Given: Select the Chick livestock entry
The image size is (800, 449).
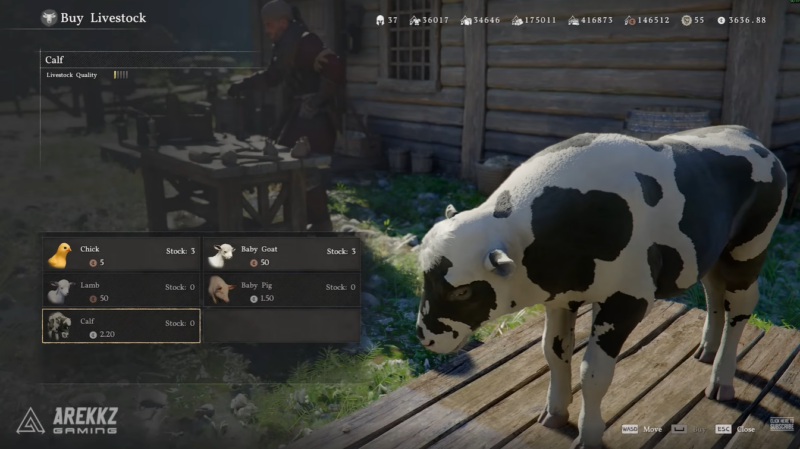Looking at the screenshot, I should pyautogui.click(x=120, y=255).
